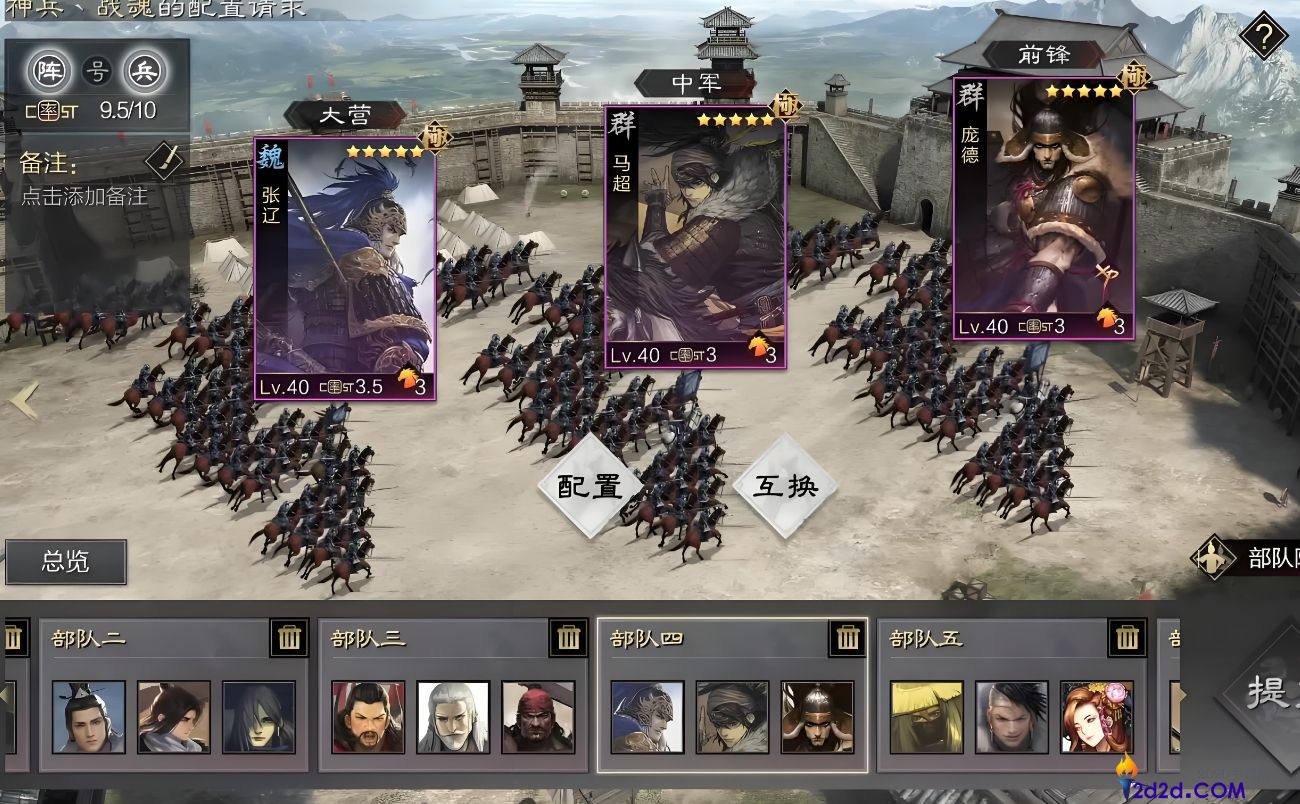Switch to the 兵 troops tab
This screenshot has width=1300, height=804.
[x=144, y=71]
